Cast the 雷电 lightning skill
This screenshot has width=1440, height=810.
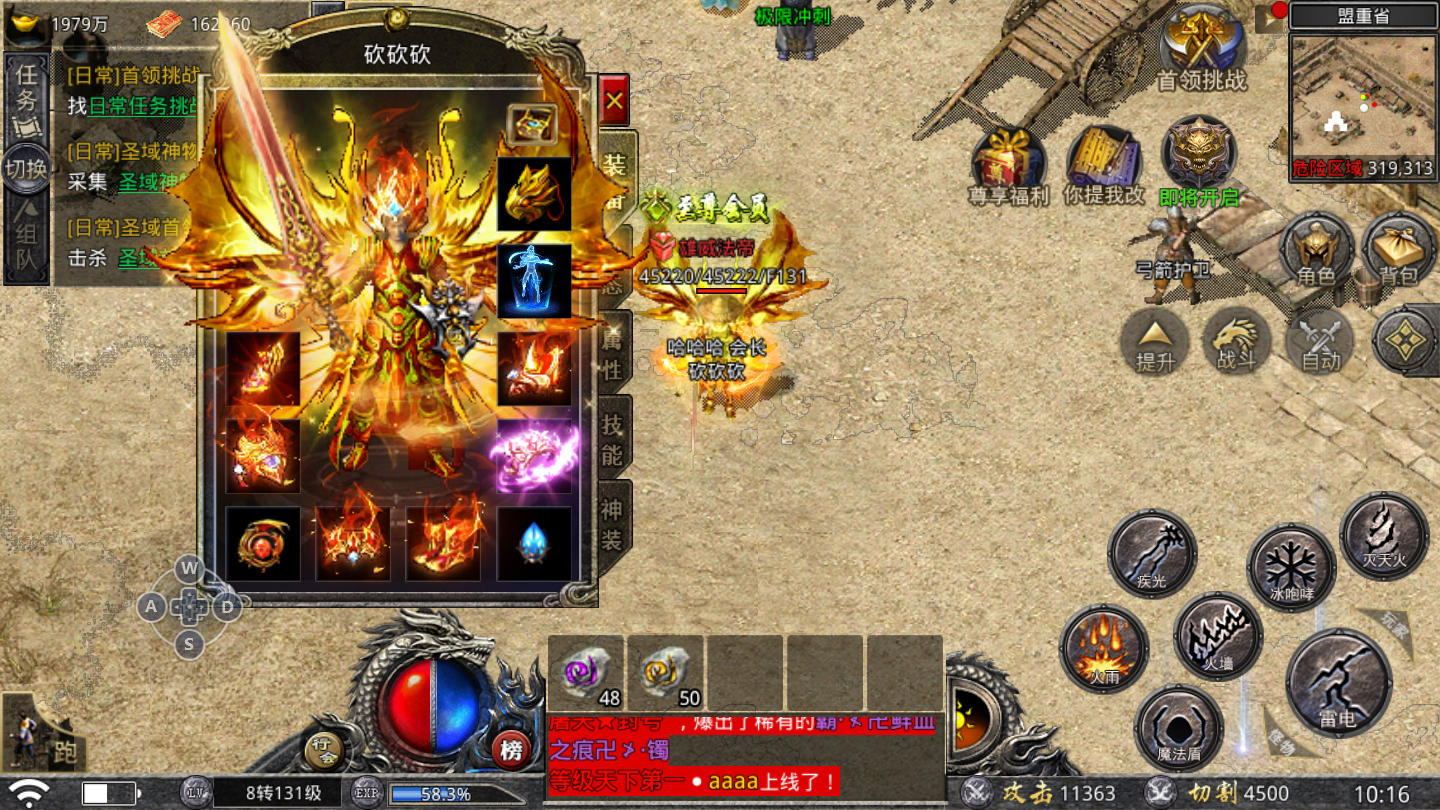point(1338,682)
